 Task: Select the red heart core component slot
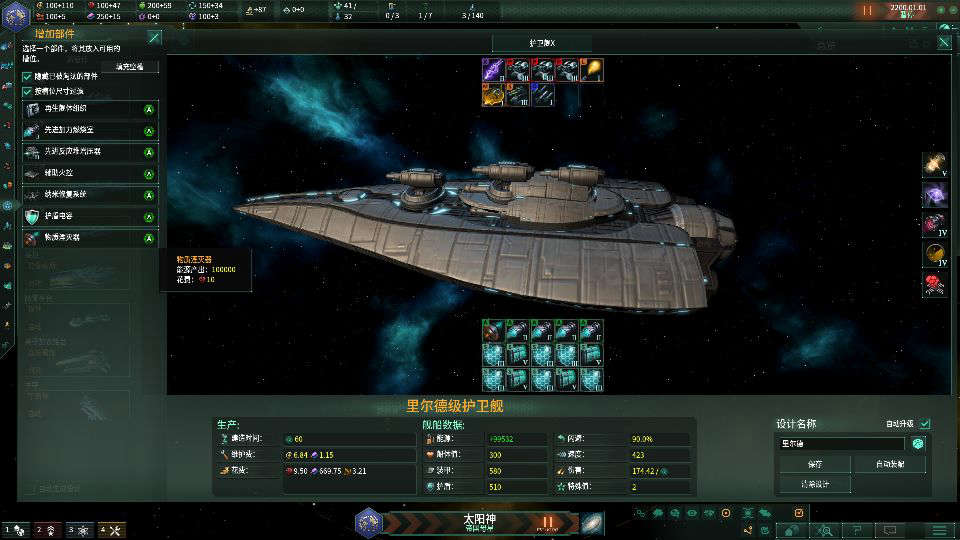[935, 285]
